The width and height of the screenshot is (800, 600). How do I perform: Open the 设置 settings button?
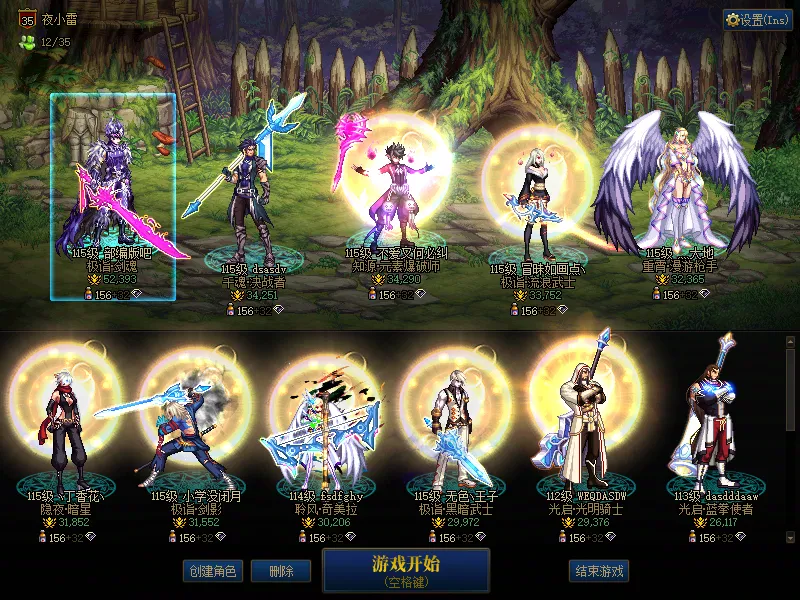coord(757,20)
